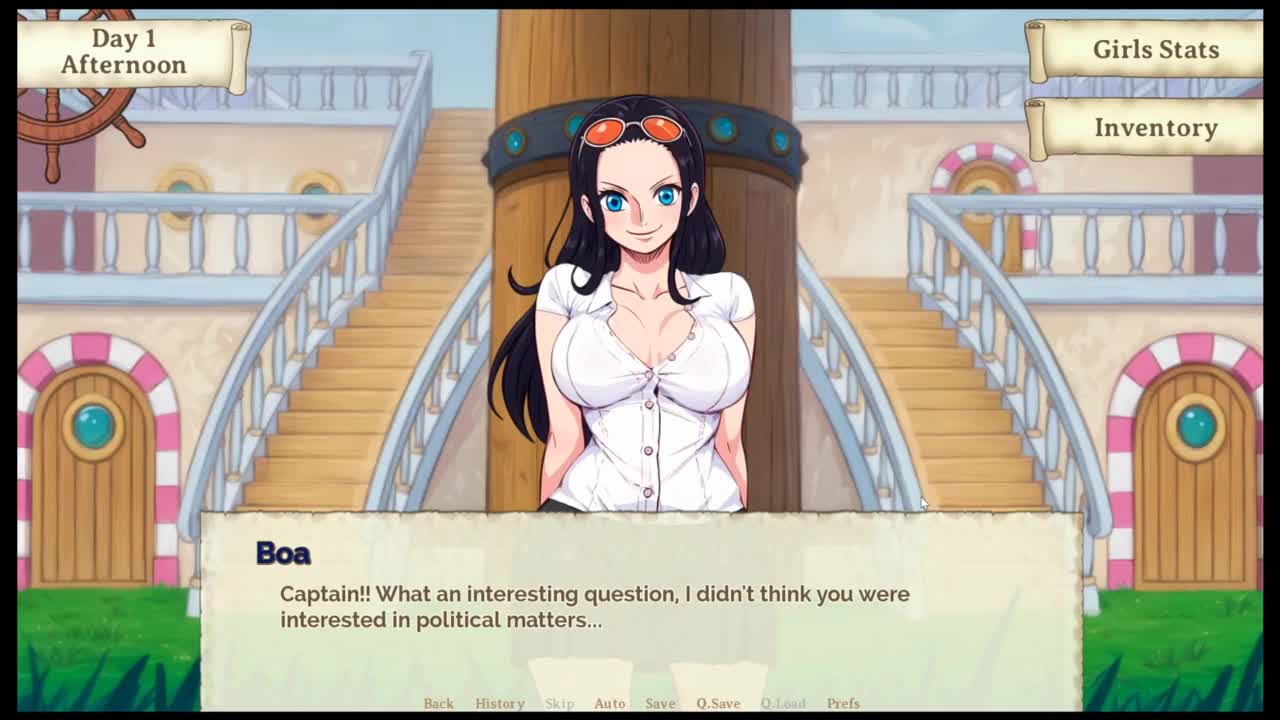
Task: Open the Inventory scroll
Action: pyautogui.click(x=1154, y=128)
